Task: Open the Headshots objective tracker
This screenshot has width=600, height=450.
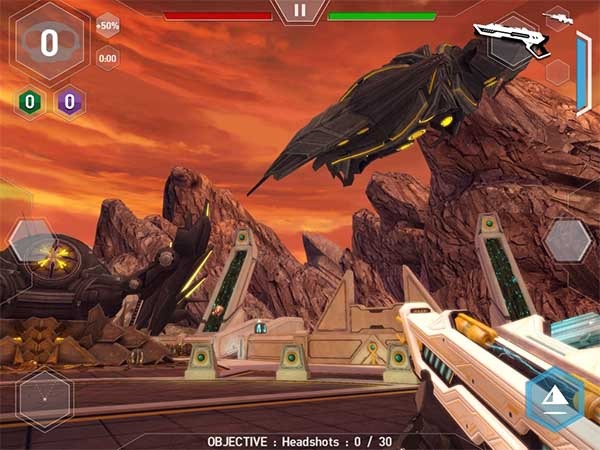Action: click(300, 441)
